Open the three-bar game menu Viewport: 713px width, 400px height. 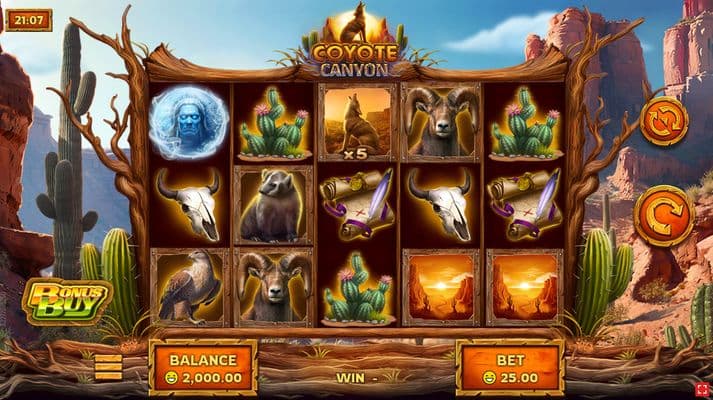108,367
